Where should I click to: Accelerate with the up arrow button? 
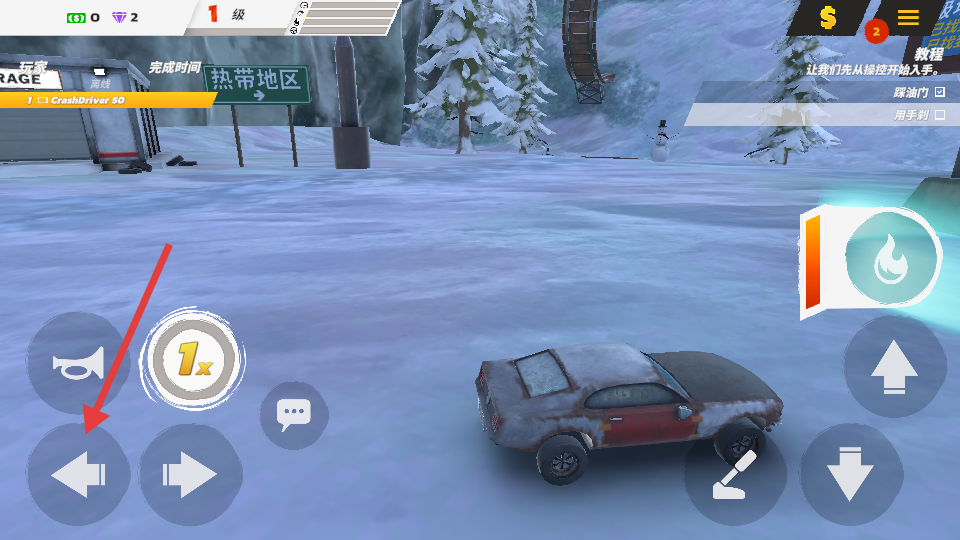pos(894,366)
